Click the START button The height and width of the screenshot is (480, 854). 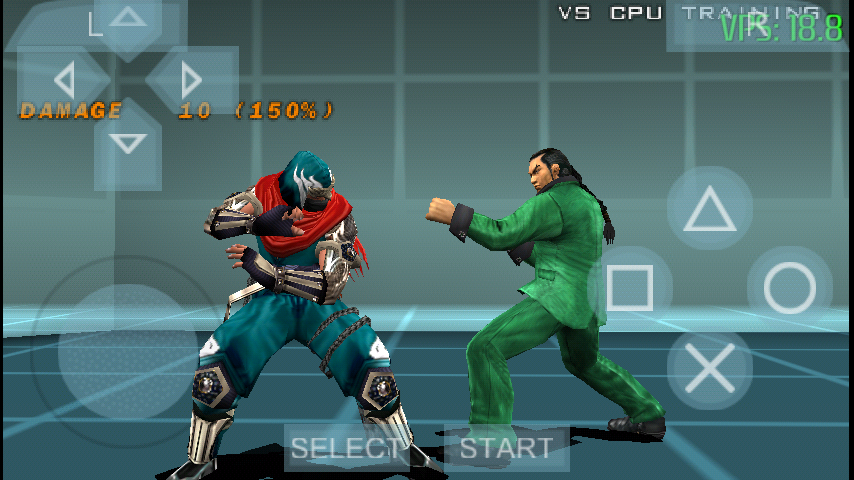(x=506, y=448)
